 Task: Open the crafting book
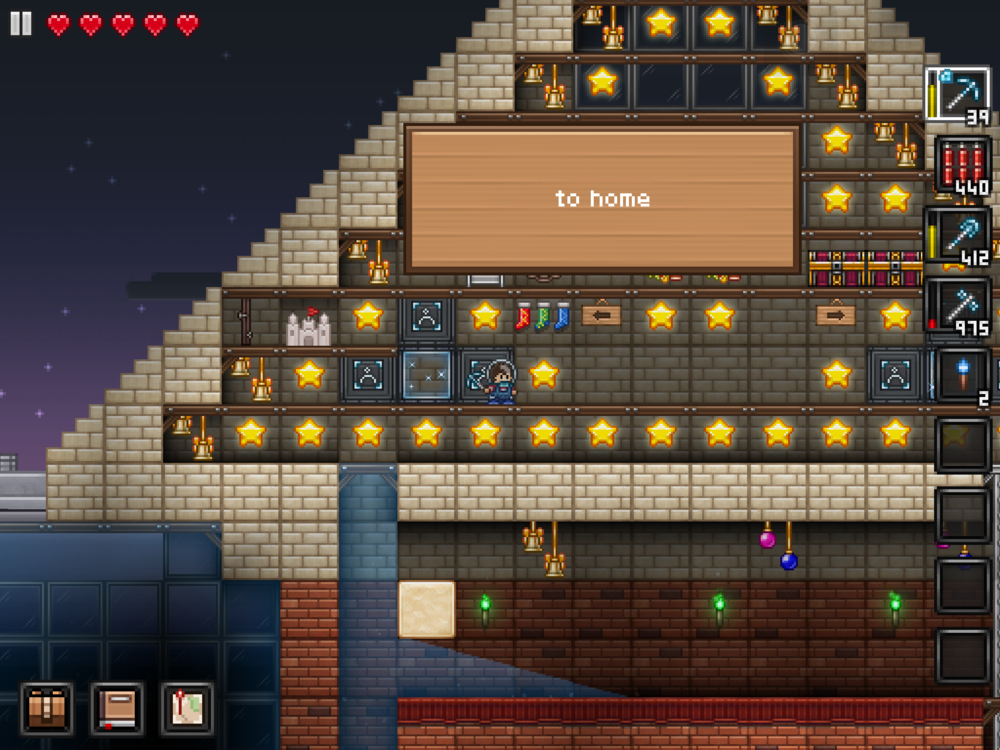(x=117, y=708)
